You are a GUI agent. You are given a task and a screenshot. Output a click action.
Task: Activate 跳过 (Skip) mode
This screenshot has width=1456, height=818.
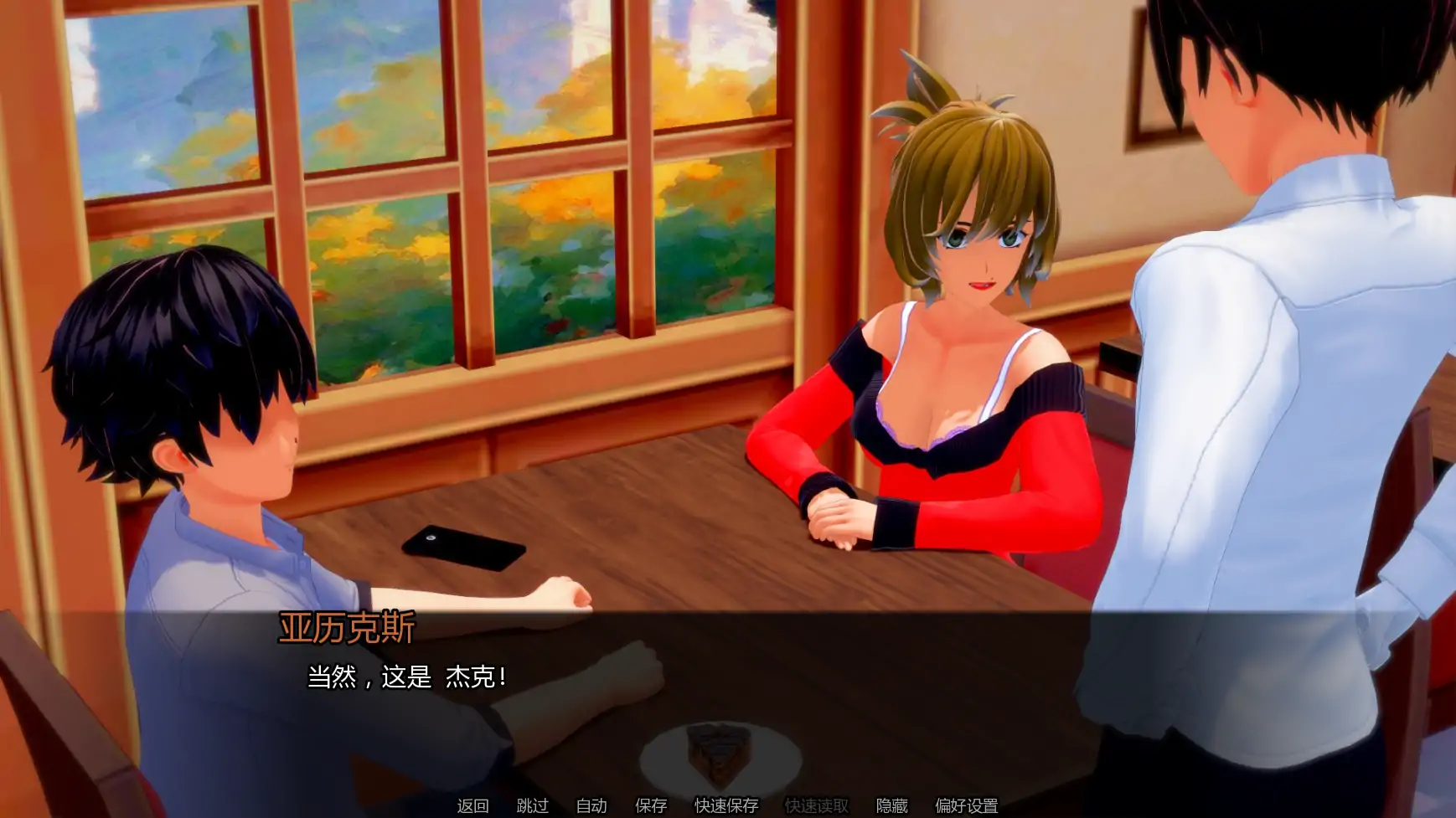[x=532, y=806]
